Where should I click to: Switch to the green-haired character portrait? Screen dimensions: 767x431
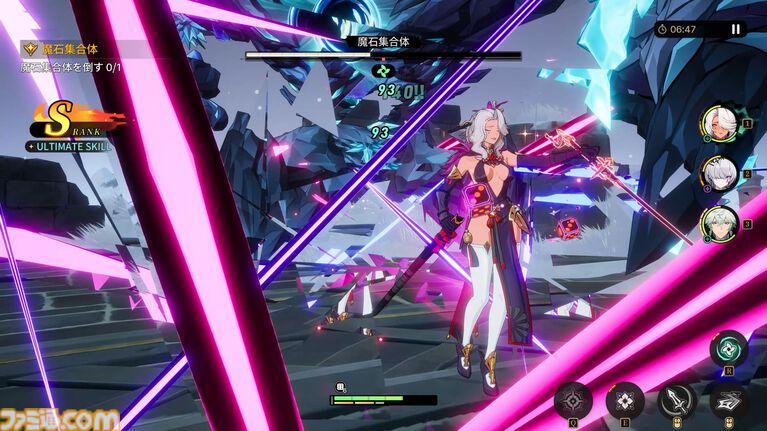click(719, 223)
